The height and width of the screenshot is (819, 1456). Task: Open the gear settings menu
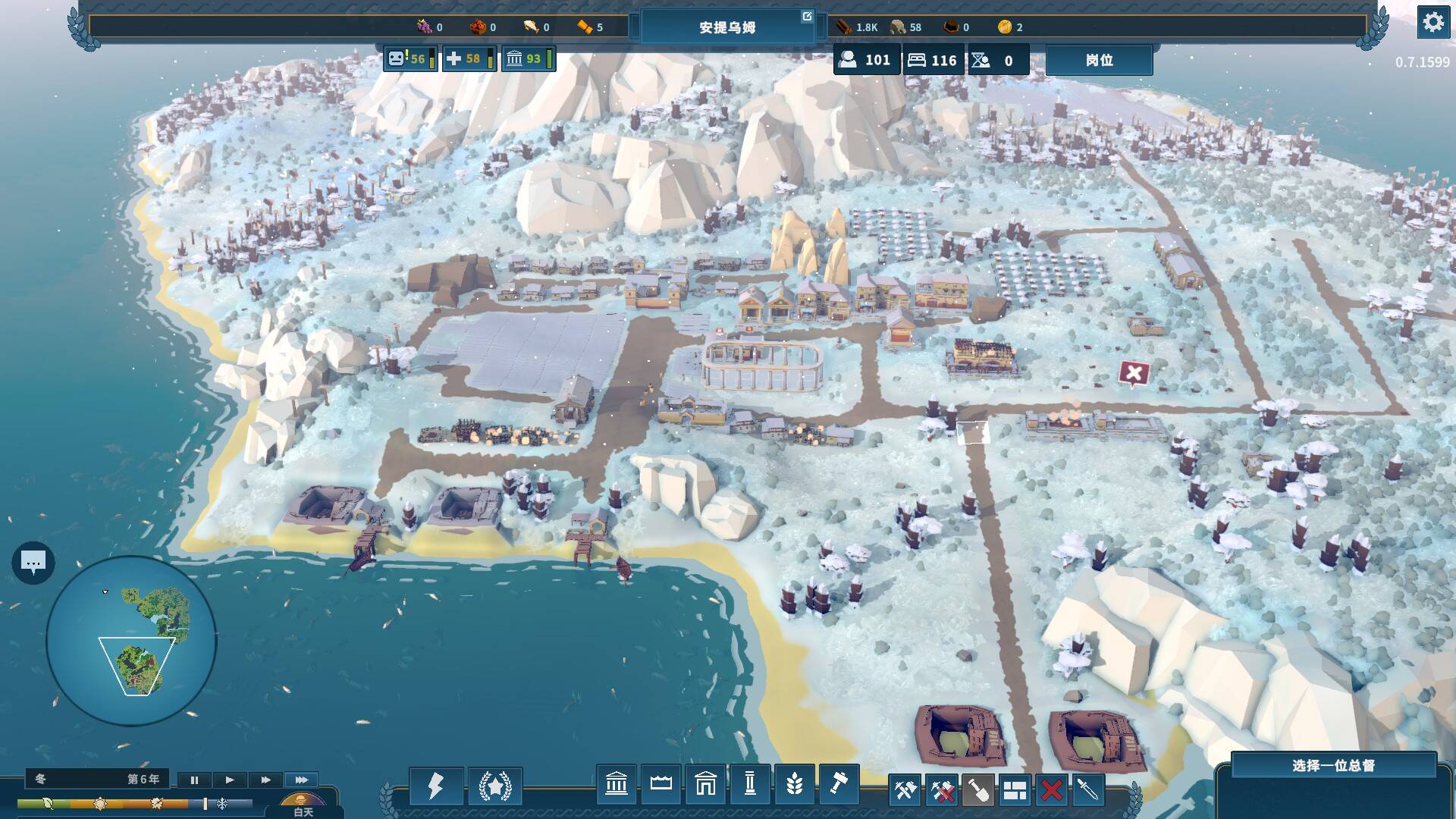pos(1432,23)
